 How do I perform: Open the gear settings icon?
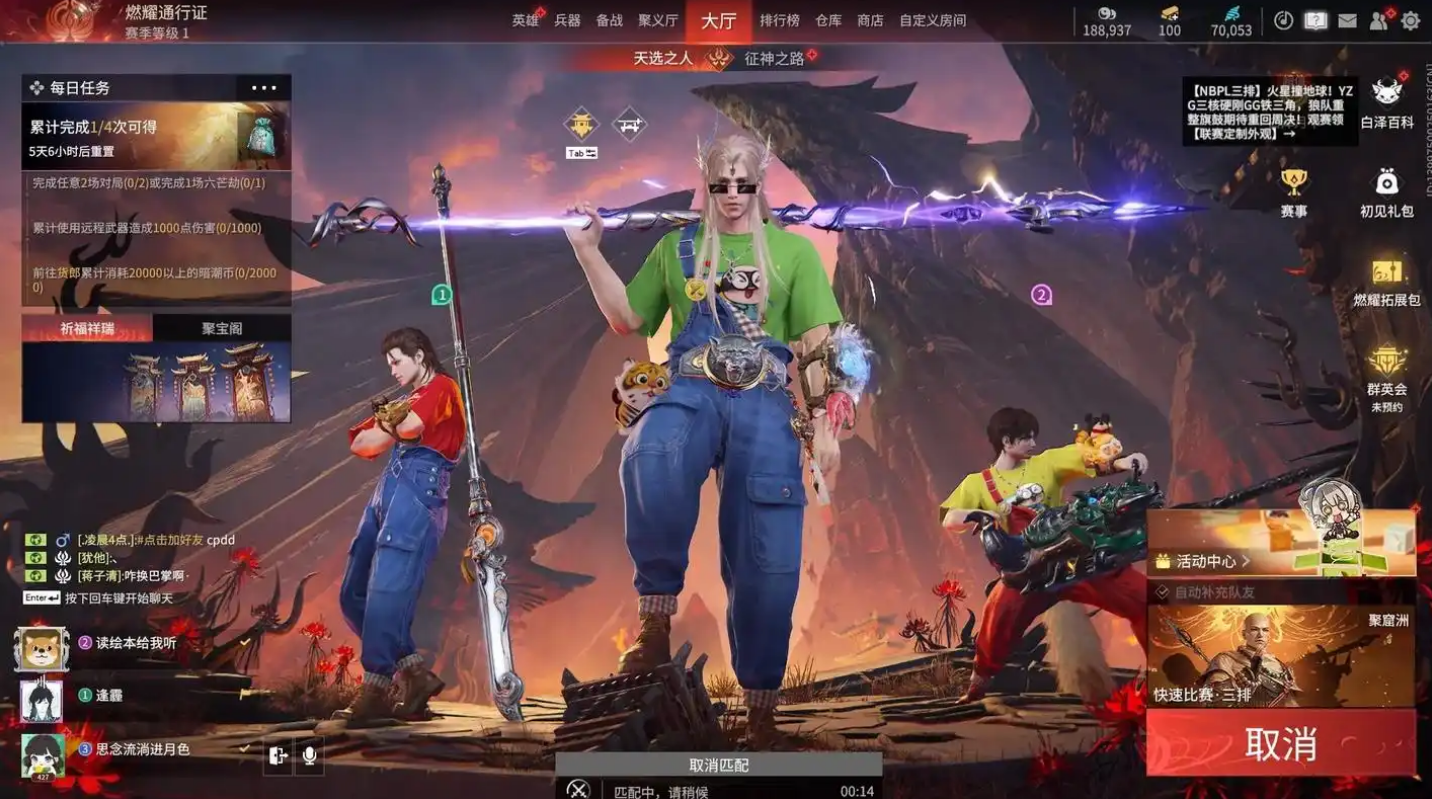[x=1410, y=20]
